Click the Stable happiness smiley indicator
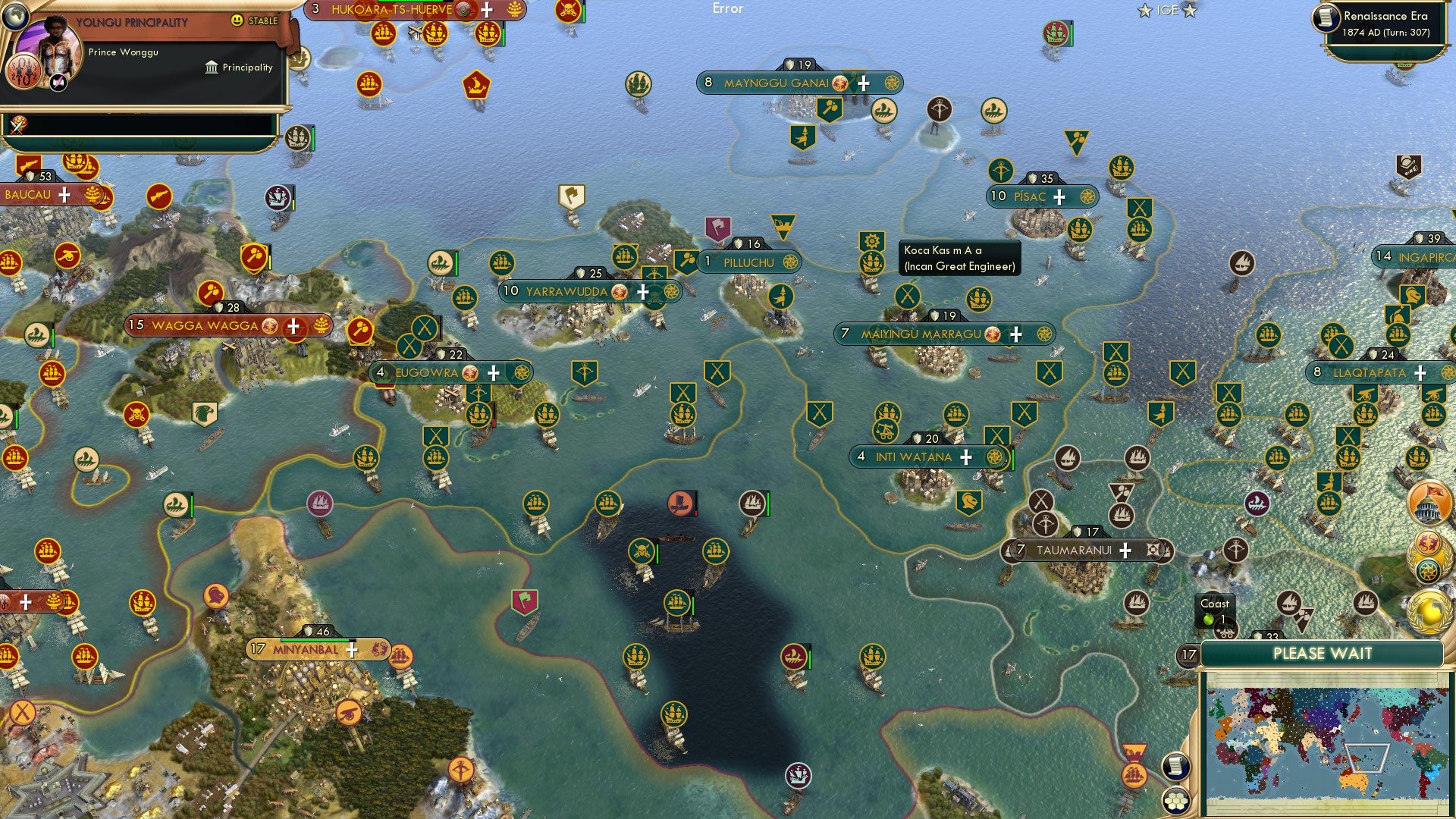Viewport: 1456px width, 819px height. (x=237, y=20)
